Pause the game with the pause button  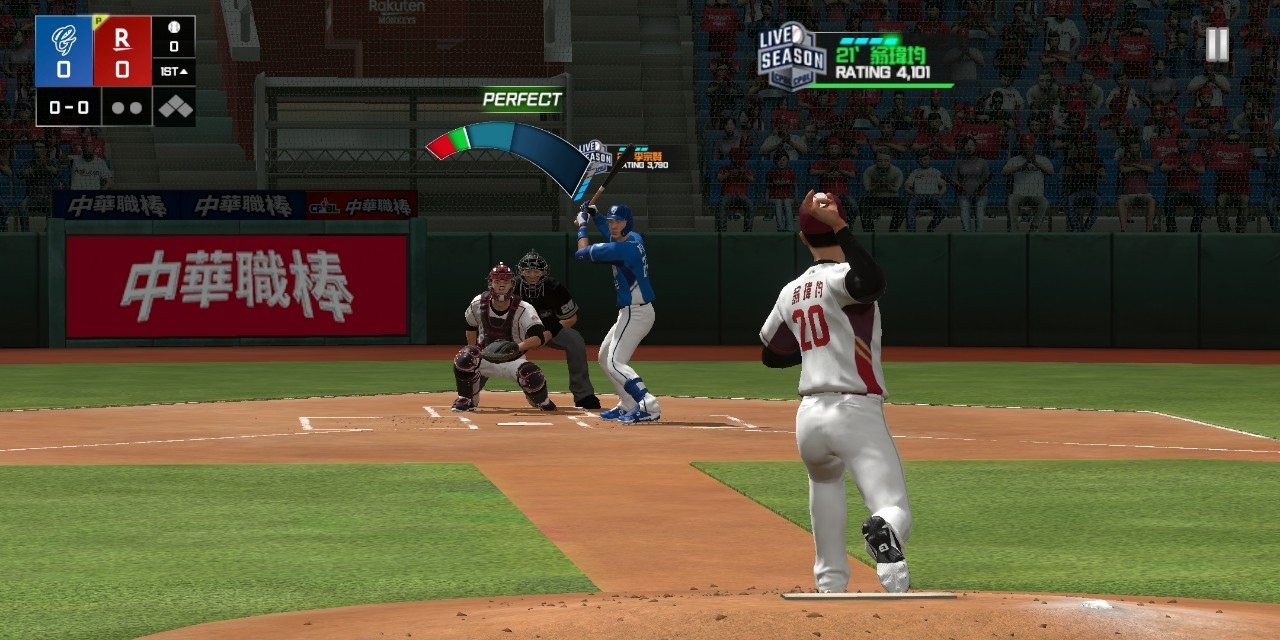pos(1216,44)
